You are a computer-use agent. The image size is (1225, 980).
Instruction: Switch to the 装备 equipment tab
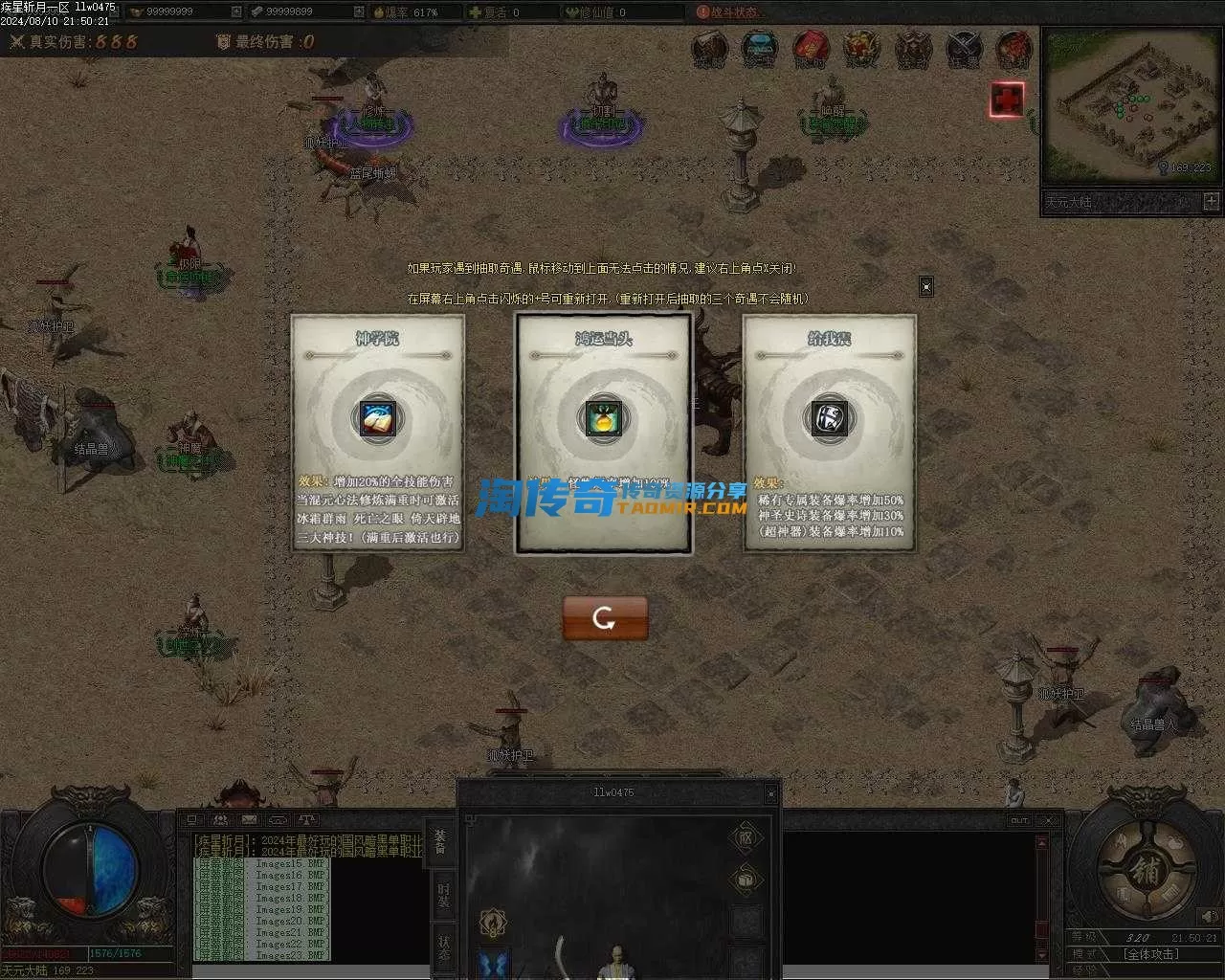pyautogui.click(x=441, y=841)
